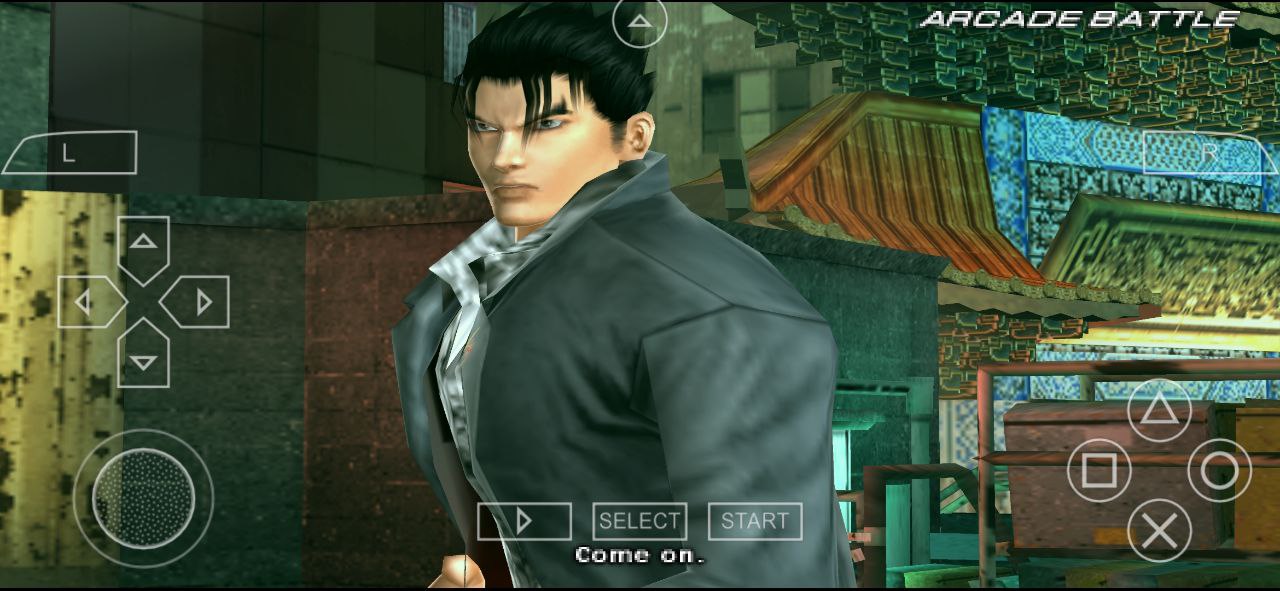This screenshot has width=1280, height=591.
Task: Tap the R shoulder button
Action: coord(1210,153)
